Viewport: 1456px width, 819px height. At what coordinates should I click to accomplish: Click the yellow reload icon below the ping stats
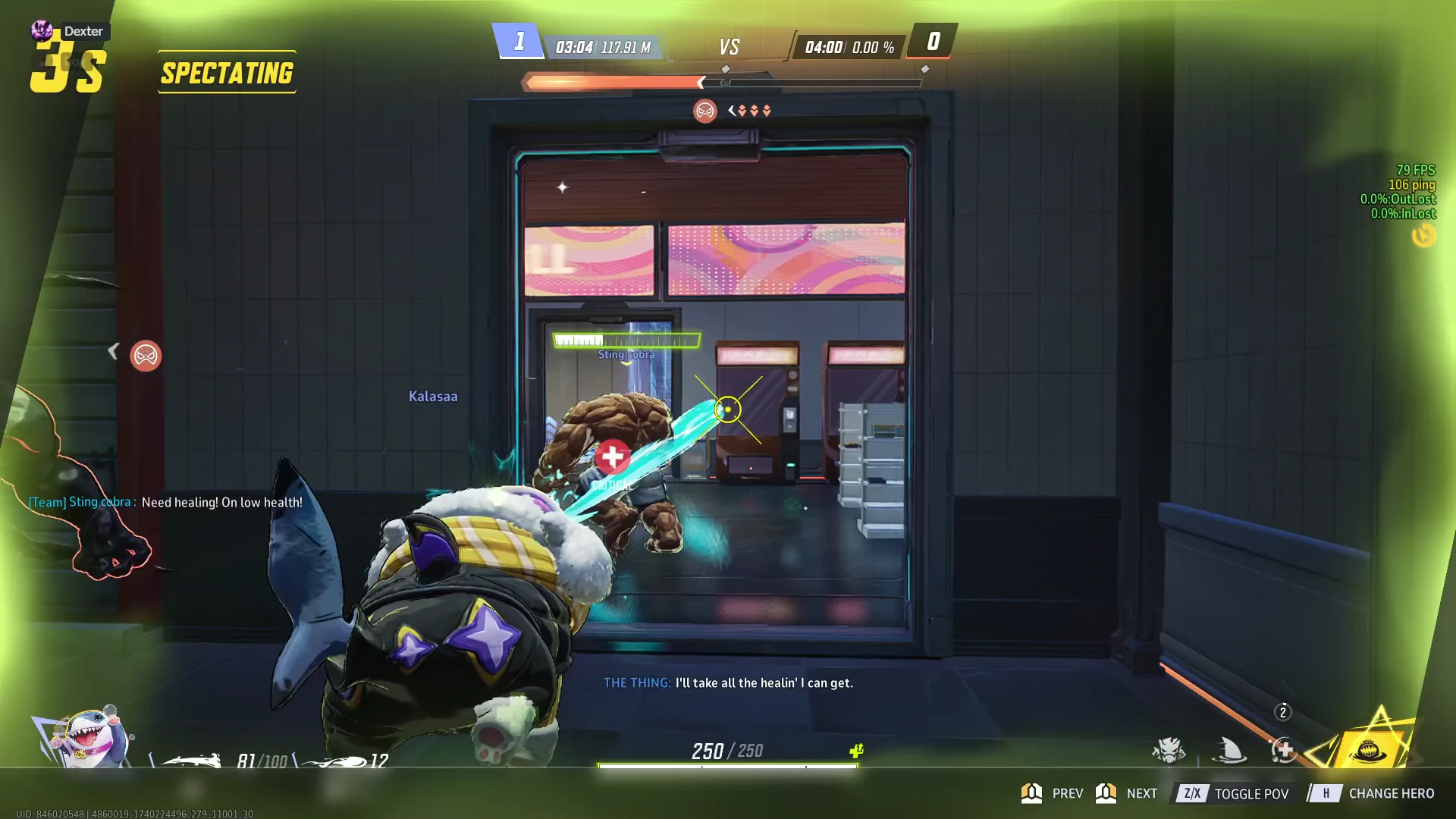coord(1423,237)
